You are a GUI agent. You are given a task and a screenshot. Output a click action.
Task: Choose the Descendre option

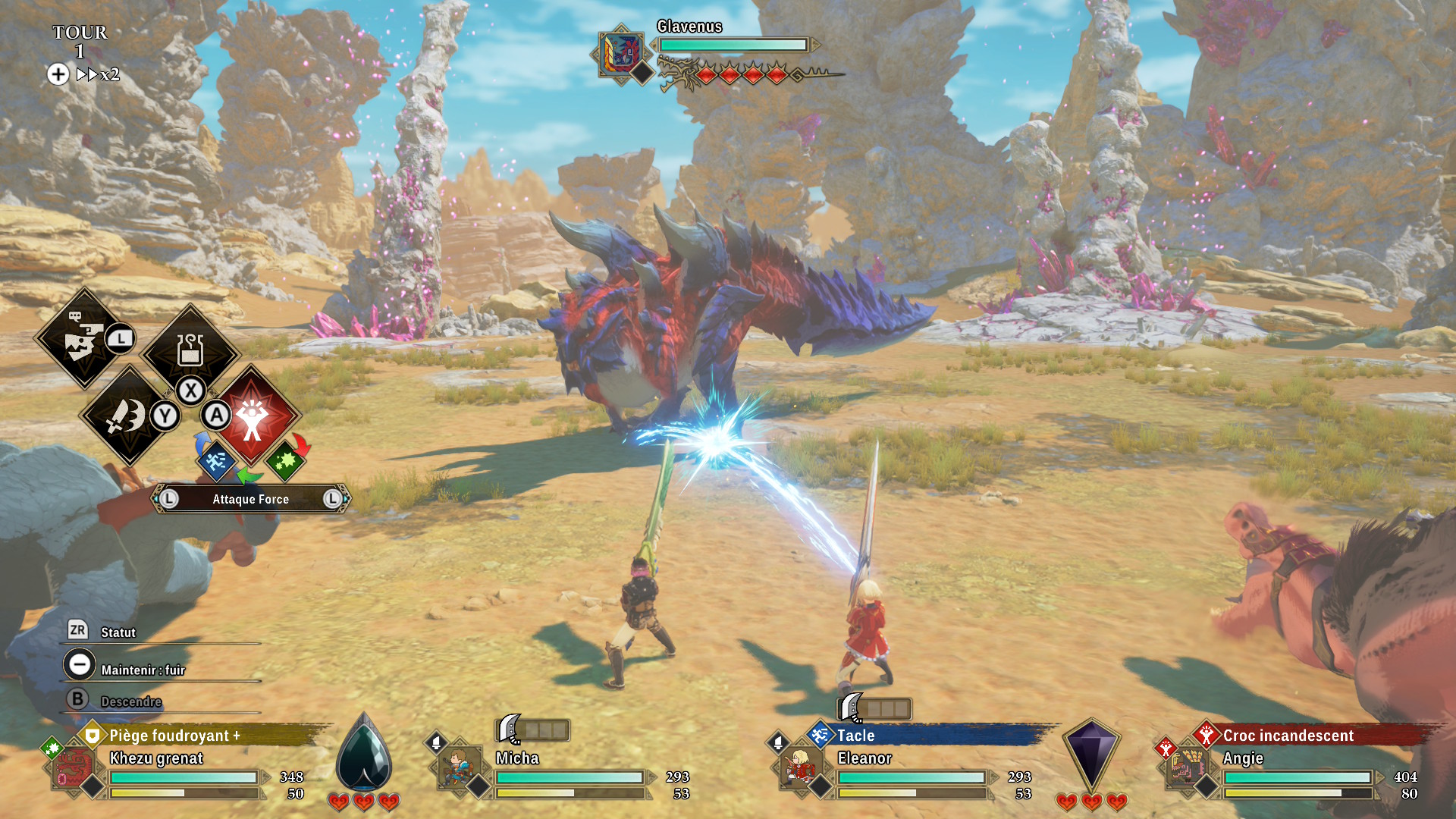[x=130, y=701]
